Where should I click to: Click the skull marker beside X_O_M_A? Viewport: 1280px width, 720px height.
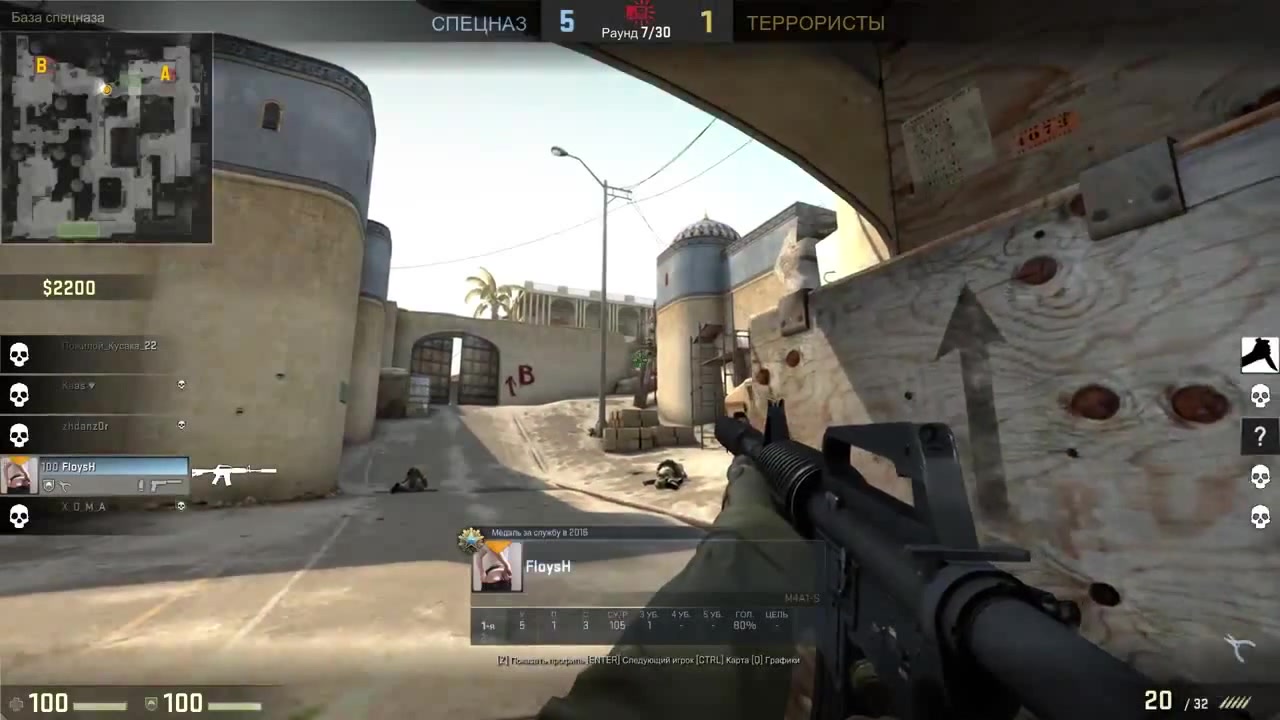(x=18, y=516)
